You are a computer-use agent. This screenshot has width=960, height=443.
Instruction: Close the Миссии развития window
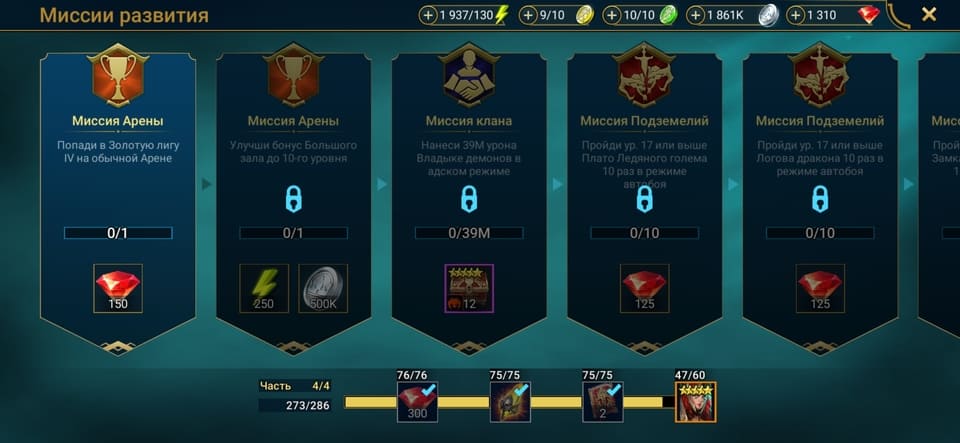click(928, 15)
